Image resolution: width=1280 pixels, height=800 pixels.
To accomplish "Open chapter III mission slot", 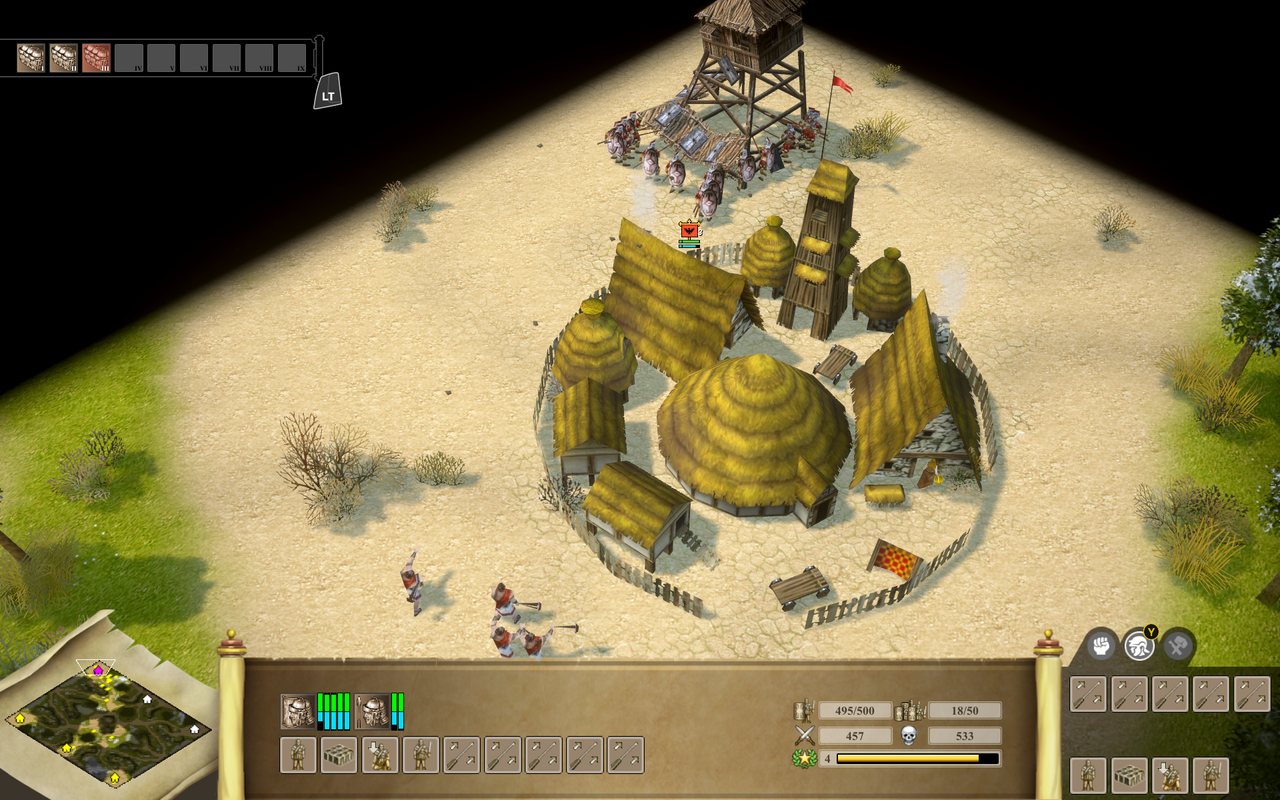I will coord(96,58).
